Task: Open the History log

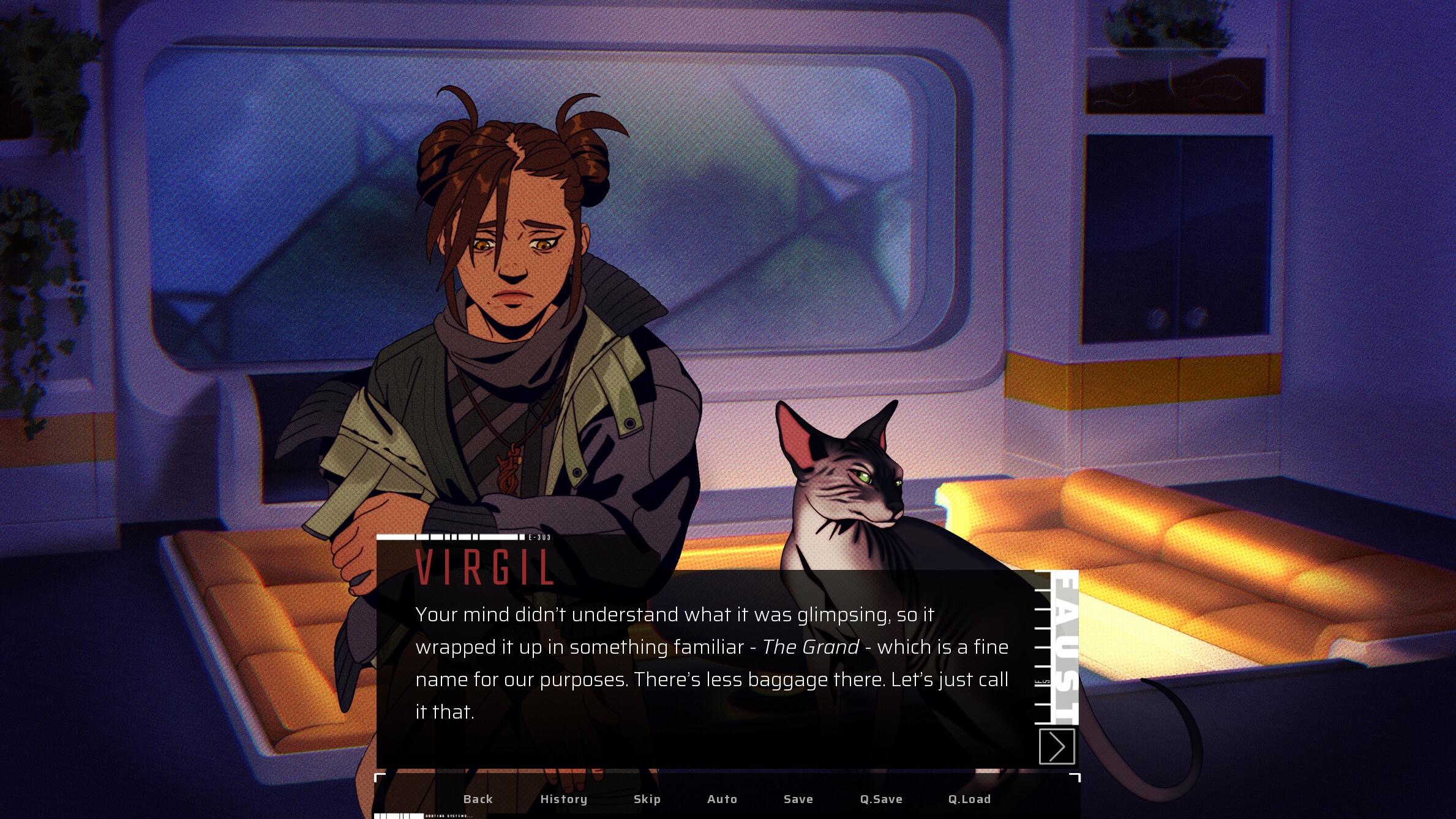Action: 563,799
